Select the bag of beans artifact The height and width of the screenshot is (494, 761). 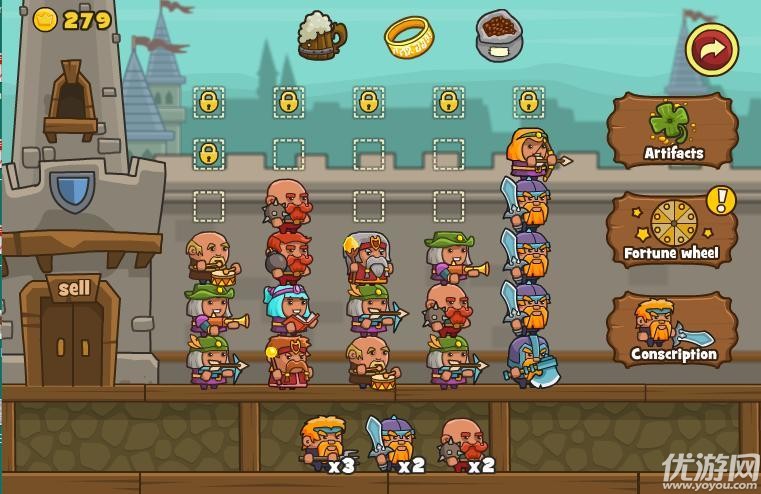(499, 36)
